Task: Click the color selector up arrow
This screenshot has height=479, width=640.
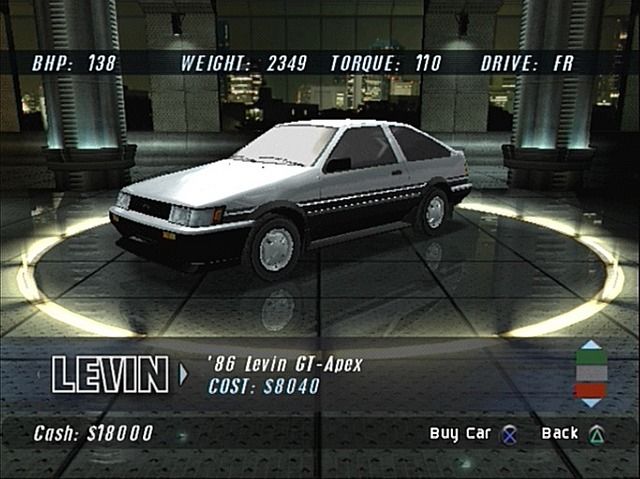Action: [591, 344]
